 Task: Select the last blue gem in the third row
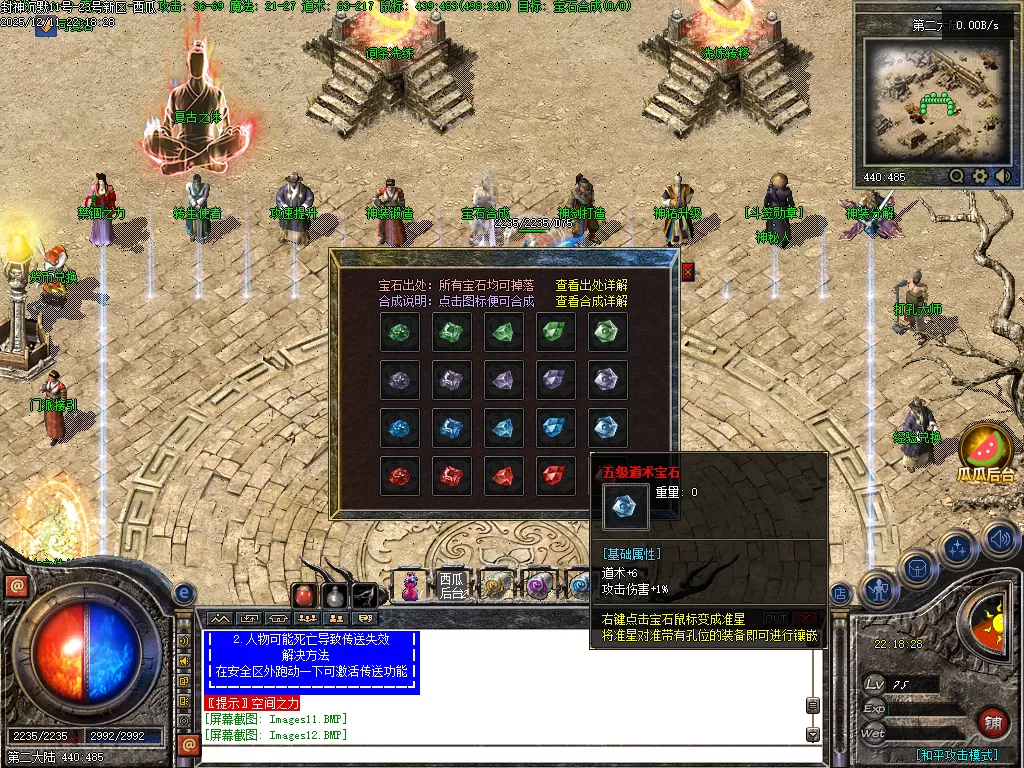(x=608, y=428)
